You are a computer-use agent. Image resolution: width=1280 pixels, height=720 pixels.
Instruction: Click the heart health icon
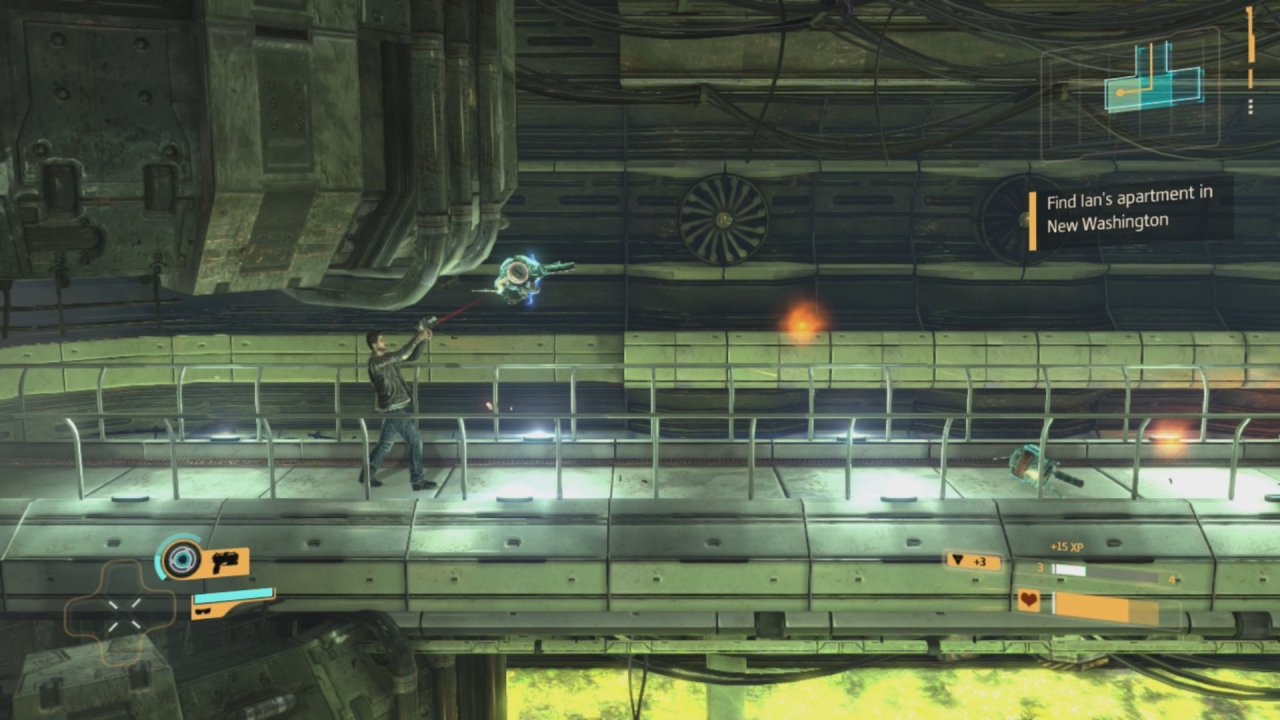tap(1029, 602)
